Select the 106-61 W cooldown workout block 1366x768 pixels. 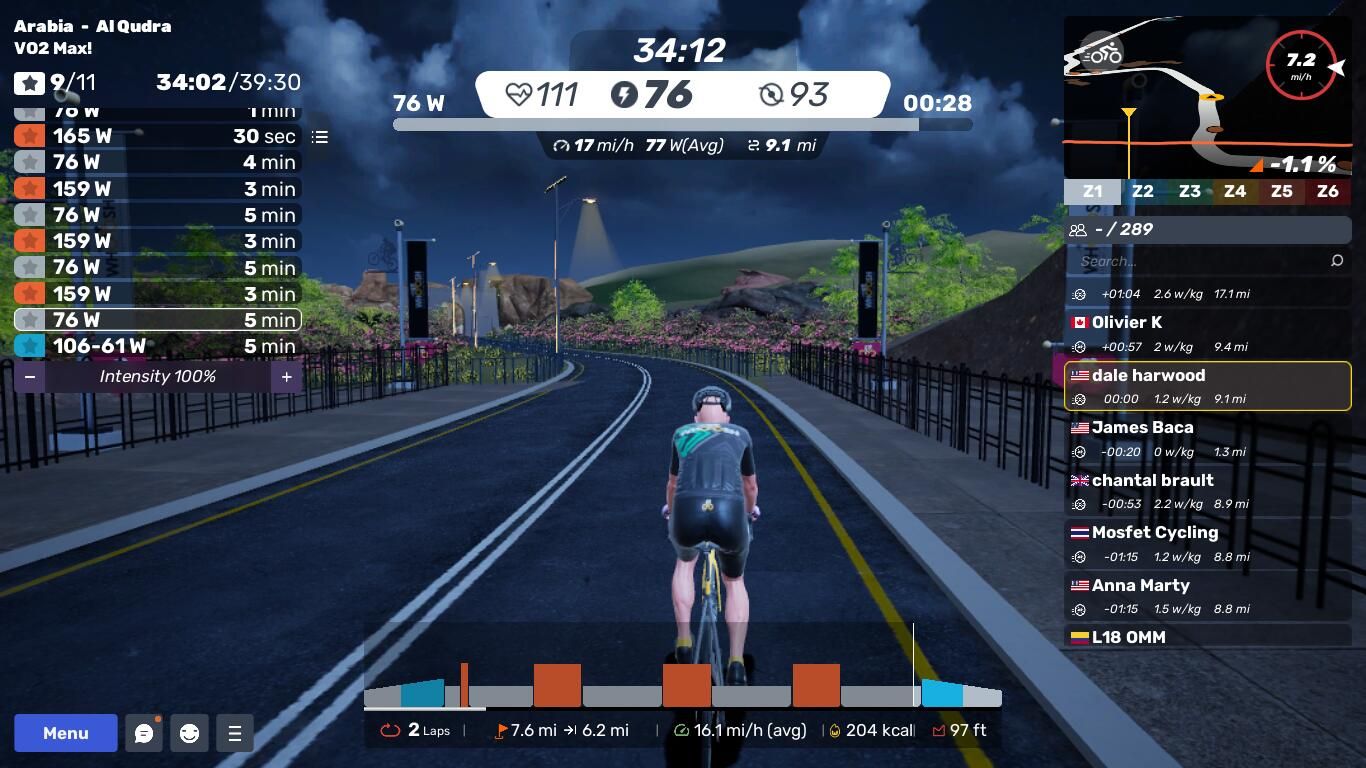[x=157, y=346]
